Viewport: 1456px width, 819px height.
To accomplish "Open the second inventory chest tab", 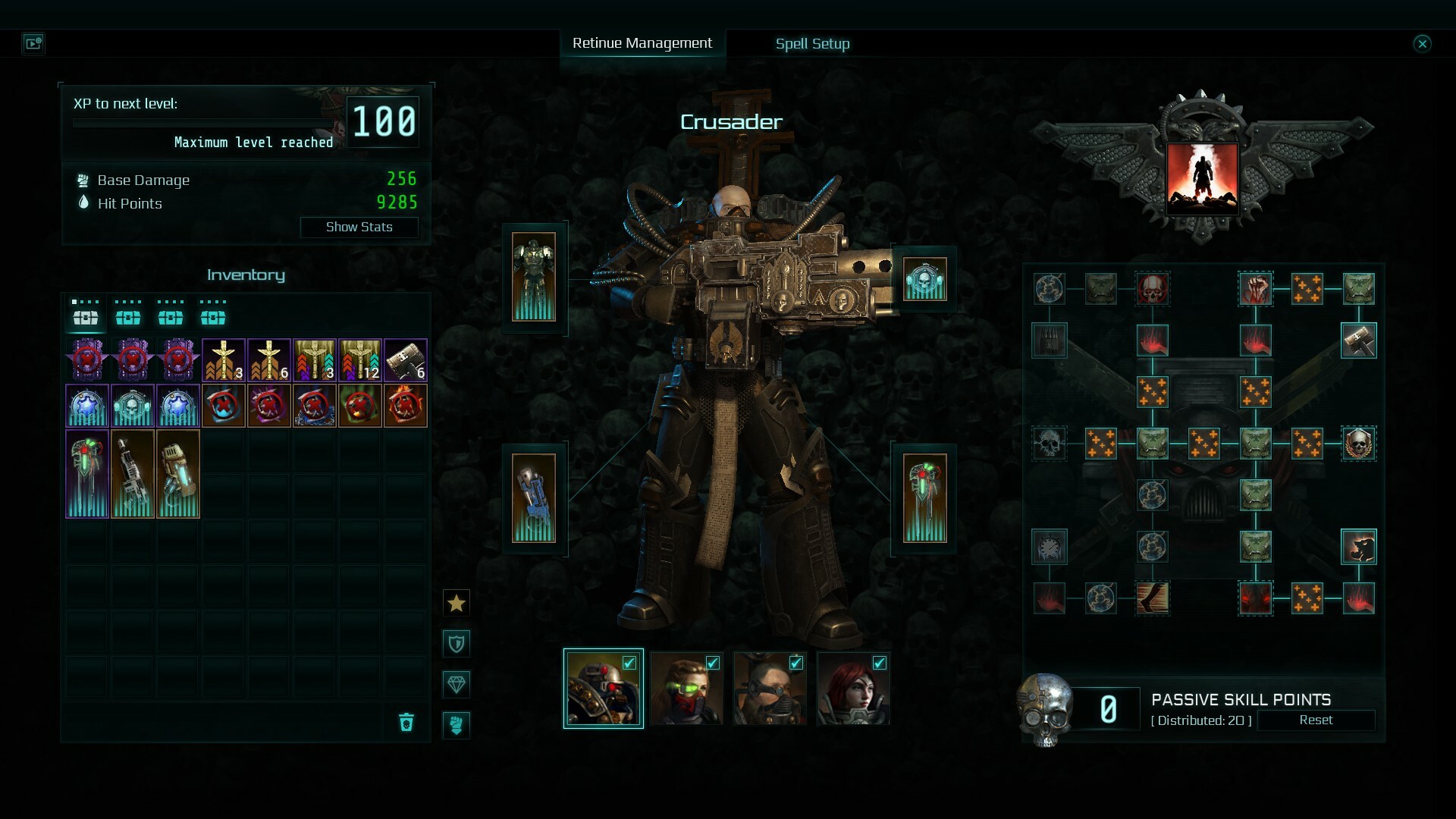I will [x=127, y=318].
